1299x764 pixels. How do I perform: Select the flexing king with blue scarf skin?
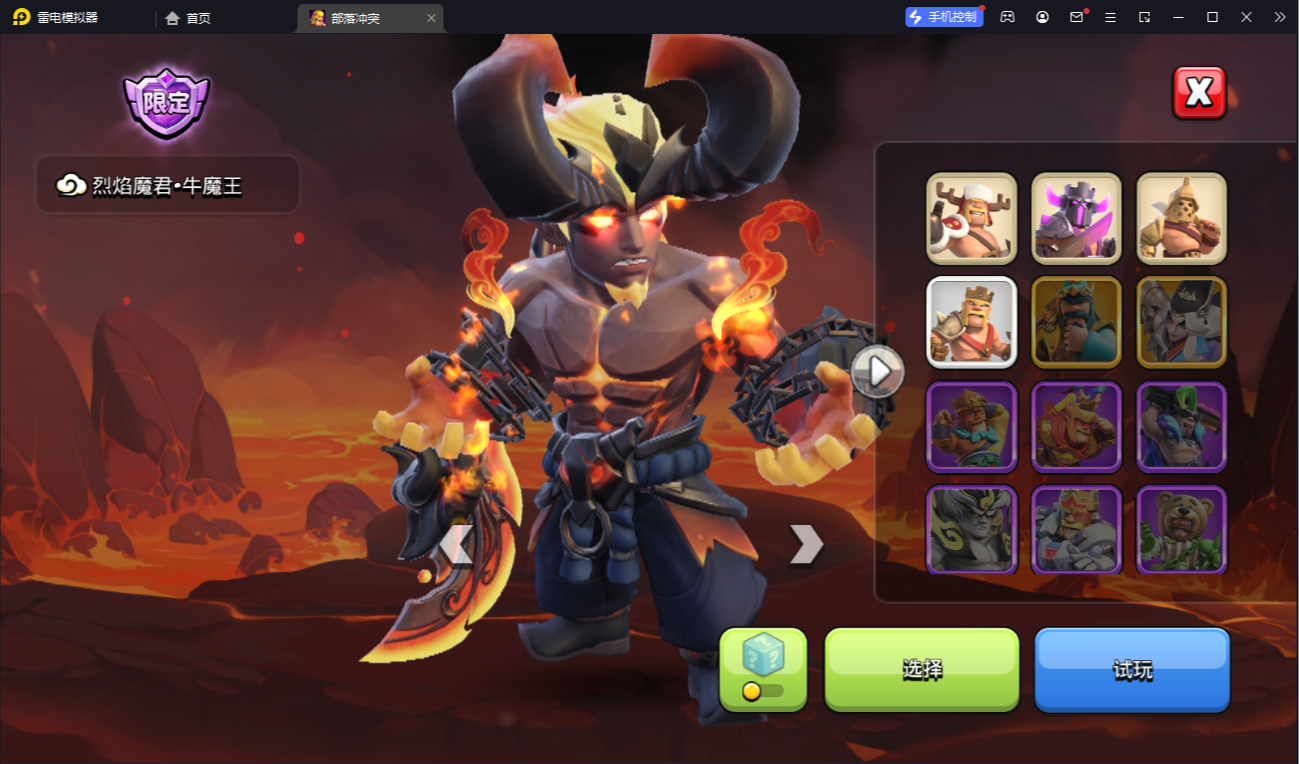(x=971, y=427)
